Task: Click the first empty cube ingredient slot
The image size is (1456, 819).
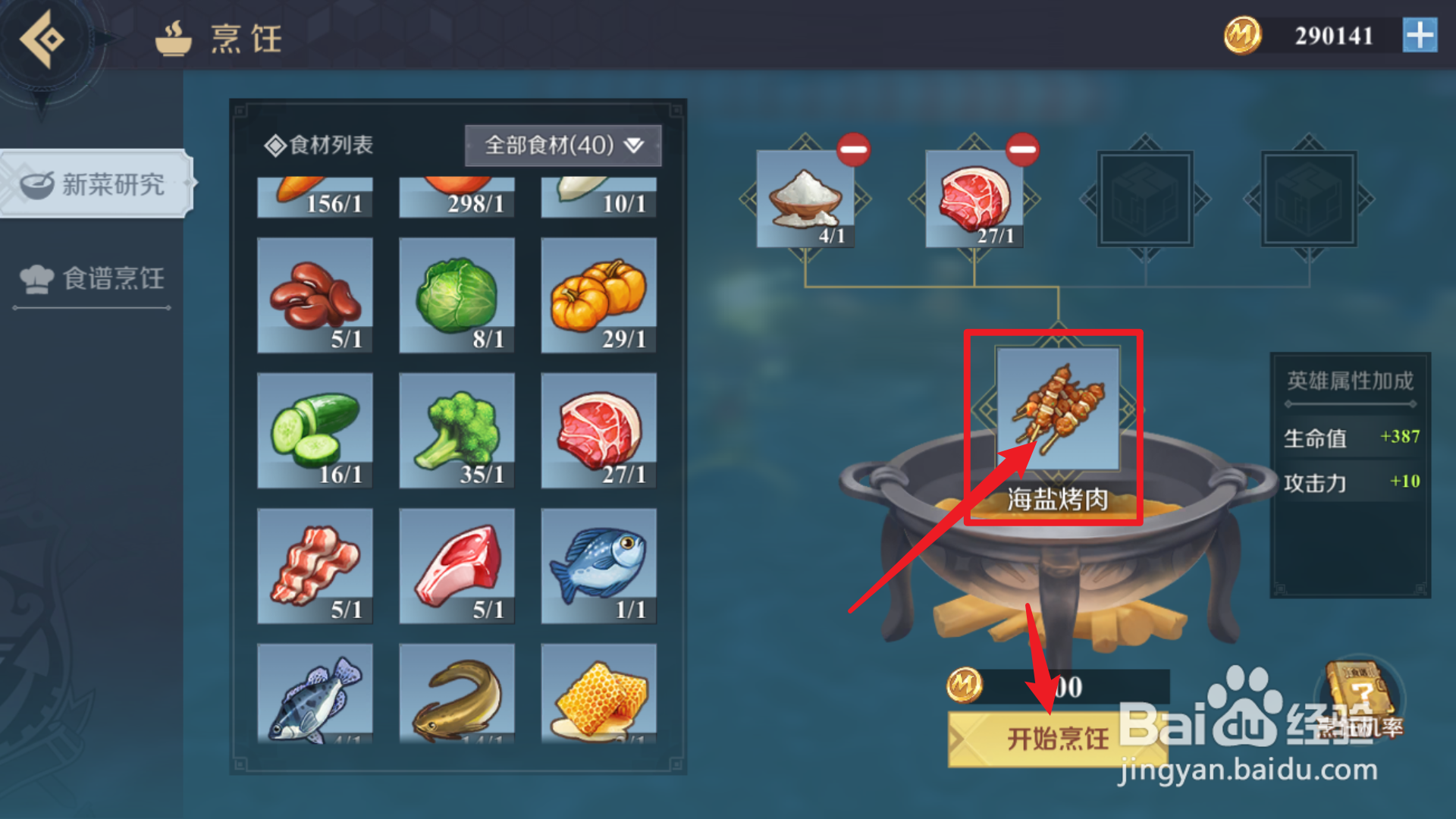Action: [x=1145, y=199]
